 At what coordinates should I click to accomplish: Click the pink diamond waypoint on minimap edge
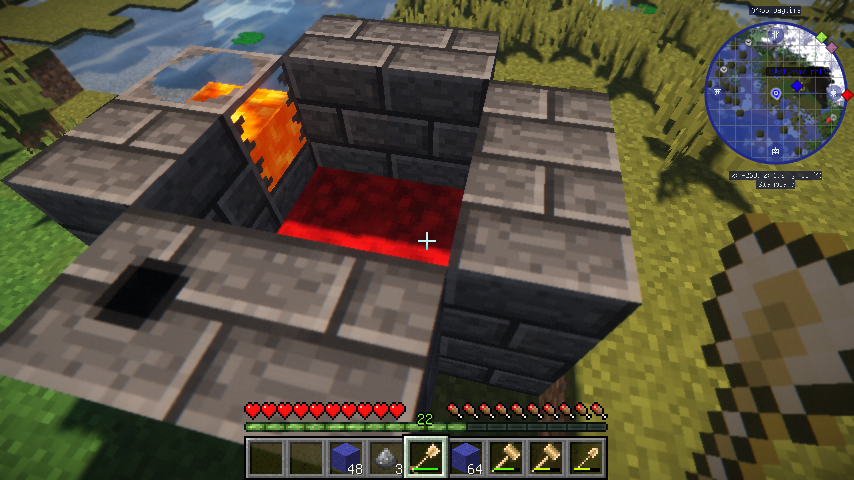(832, 47)
